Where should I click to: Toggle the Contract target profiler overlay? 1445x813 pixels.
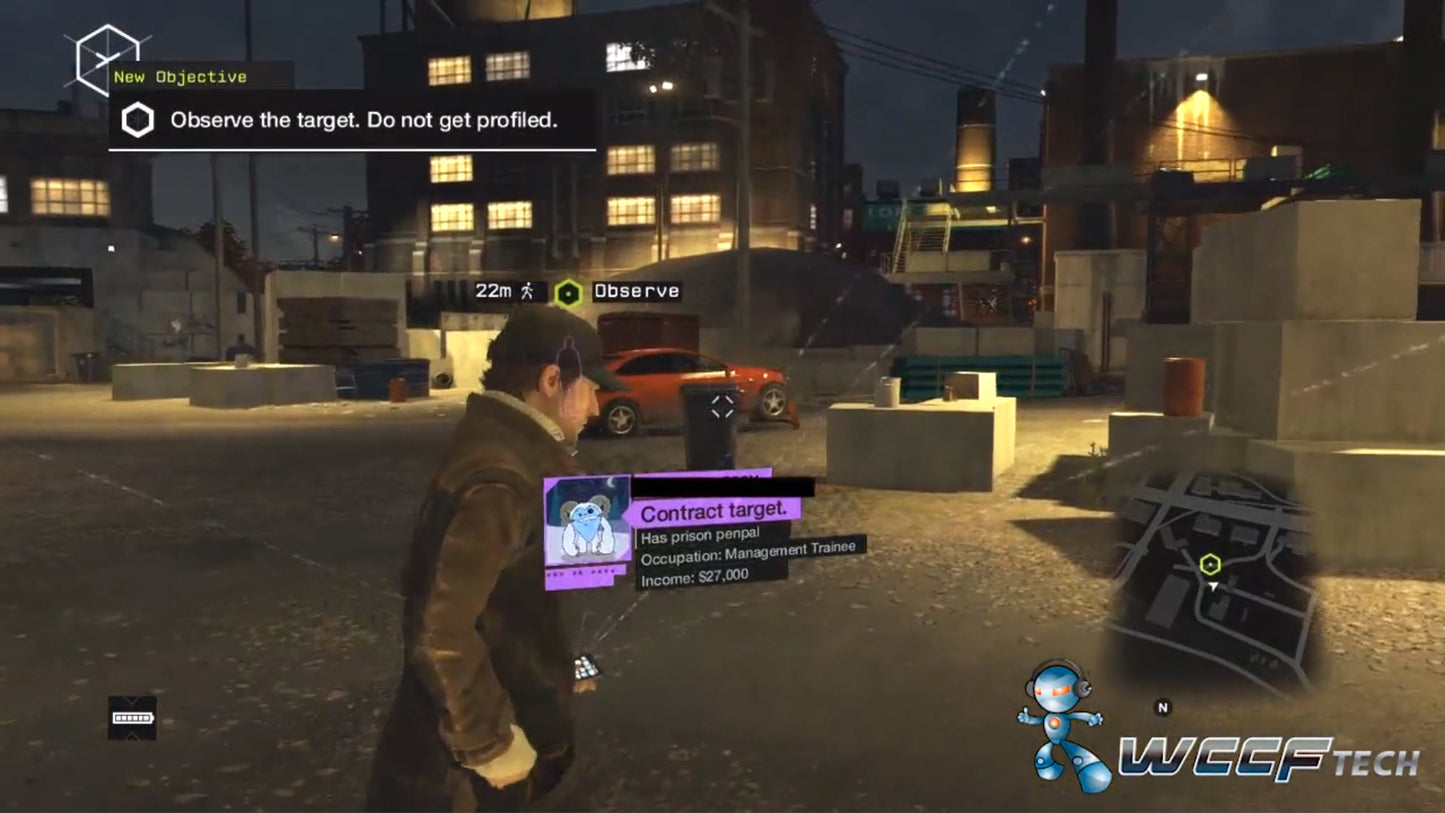[714, 511]
